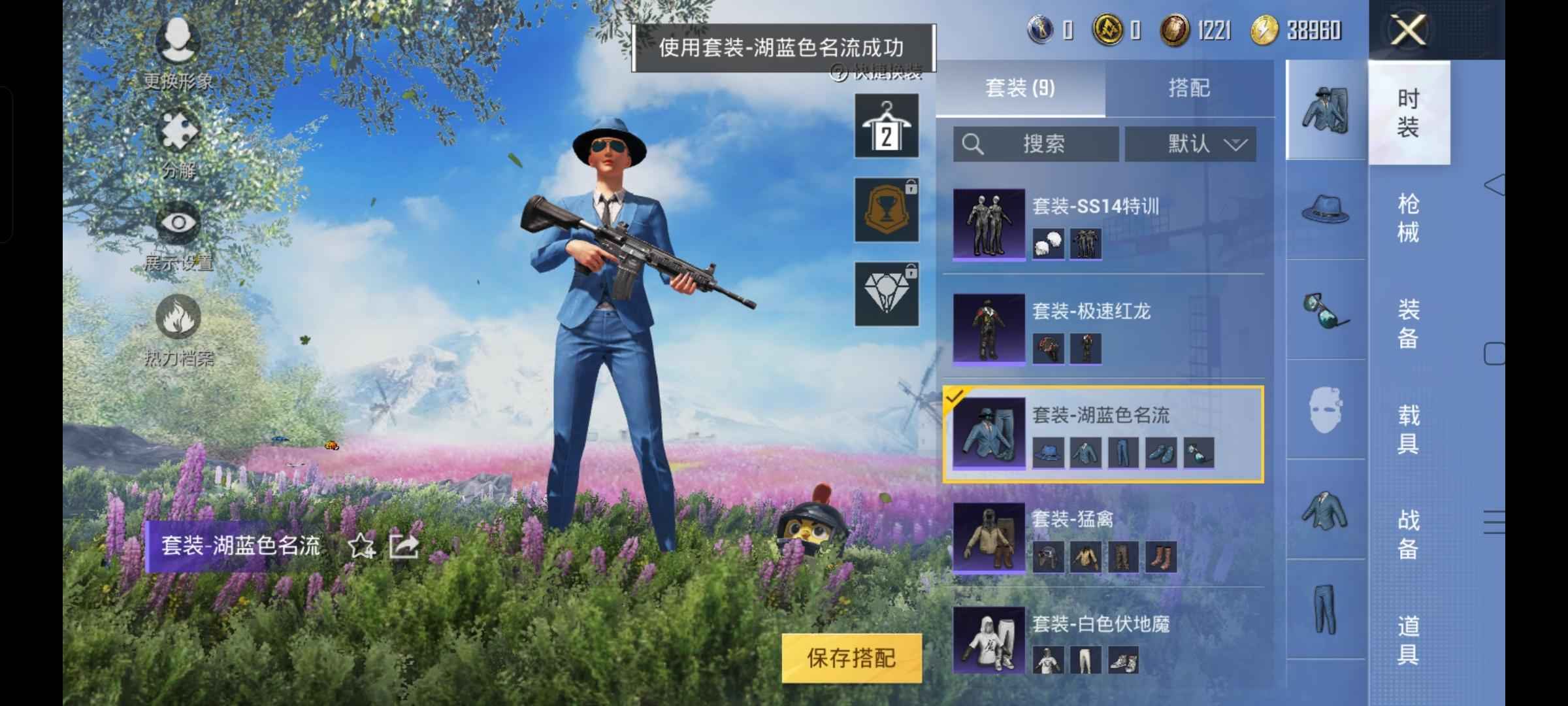Open the 枪械 weapons category

[x=1408, y=218]
